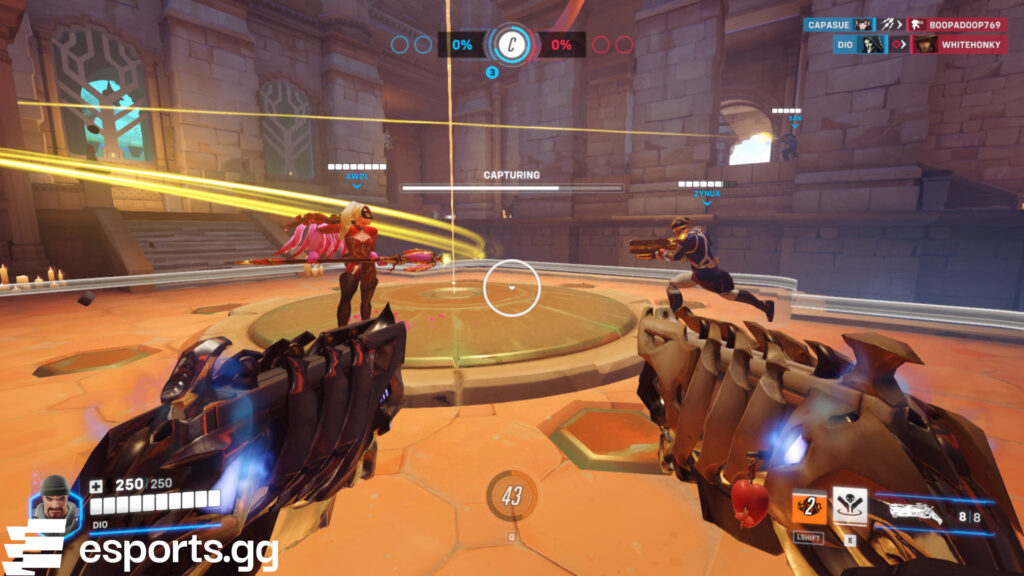Viewport: 1024px width, 576px height.
Task: Select the WhiteHonky kill feed entry
Action: coord(958,44)
